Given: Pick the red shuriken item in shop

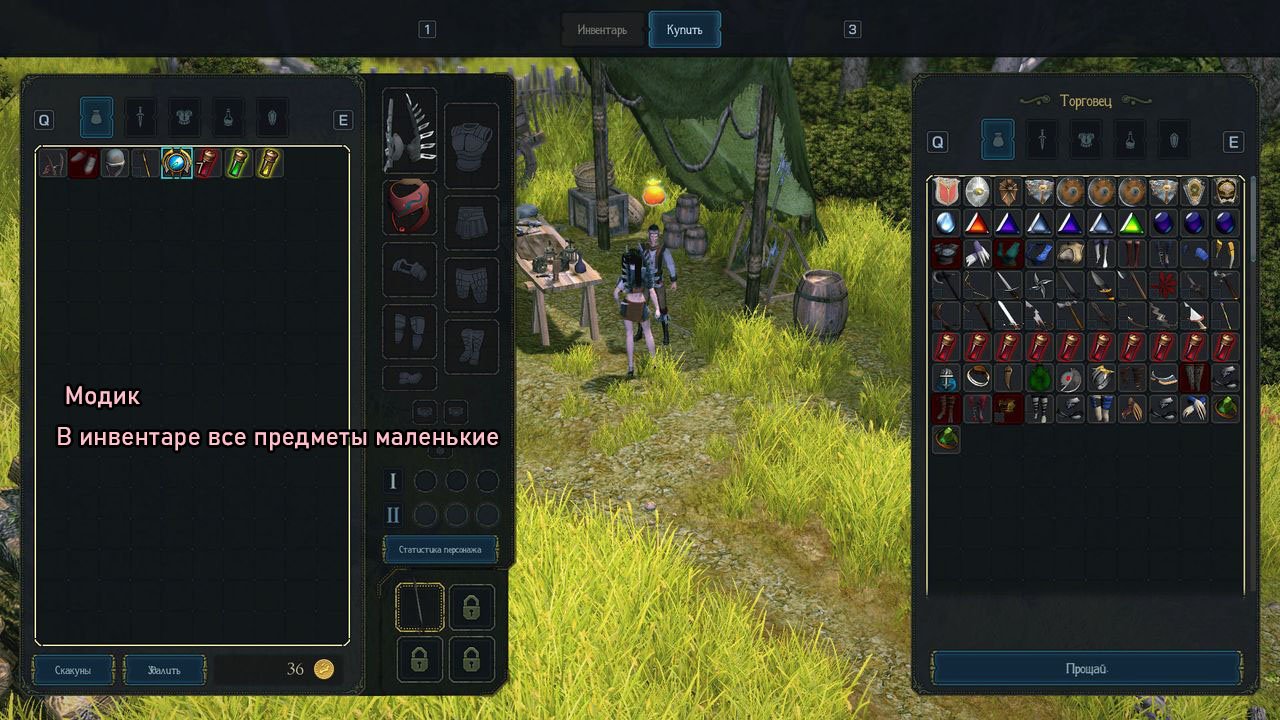Looking at the screenshot, I should point(1162,285).
